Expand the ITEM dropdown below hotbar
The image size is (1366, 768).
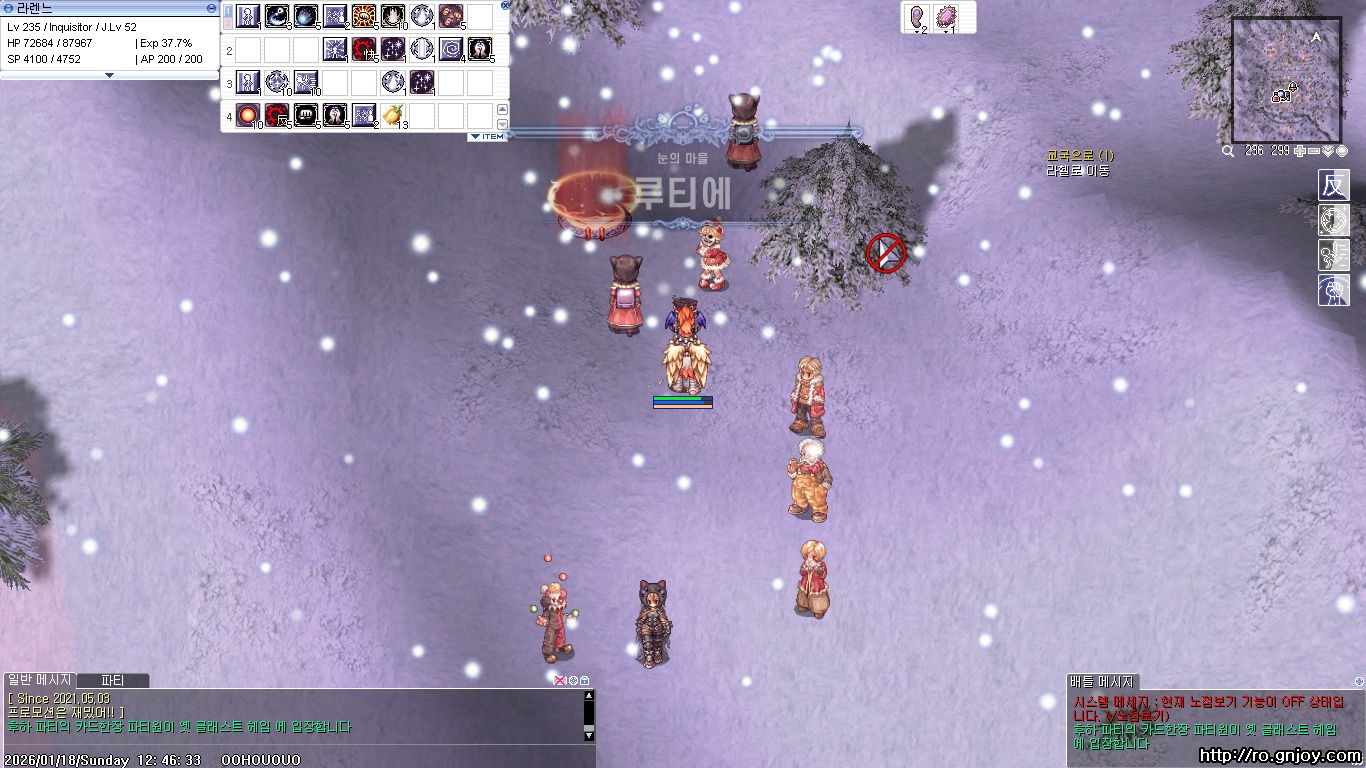pyautogui.click(x=487, y=136)
